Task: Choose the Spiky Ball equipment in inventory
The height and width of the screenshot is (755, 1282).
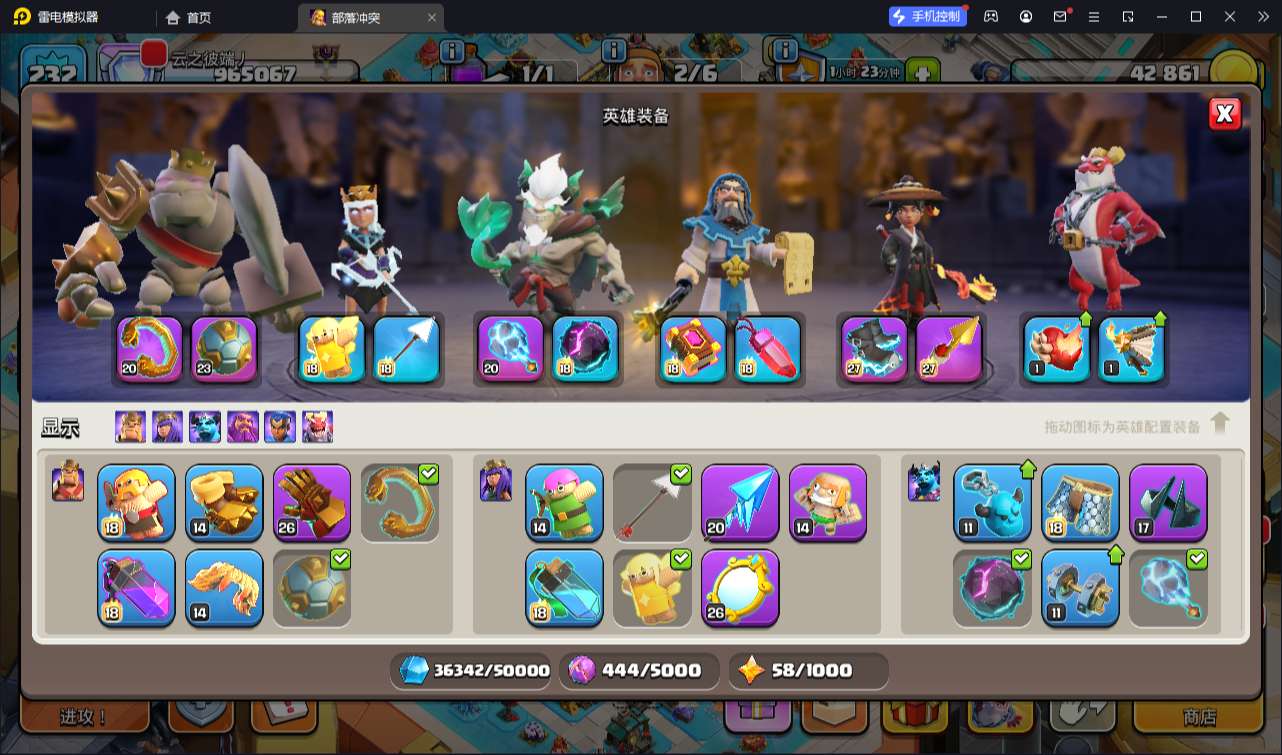Action: pos(312,588)
